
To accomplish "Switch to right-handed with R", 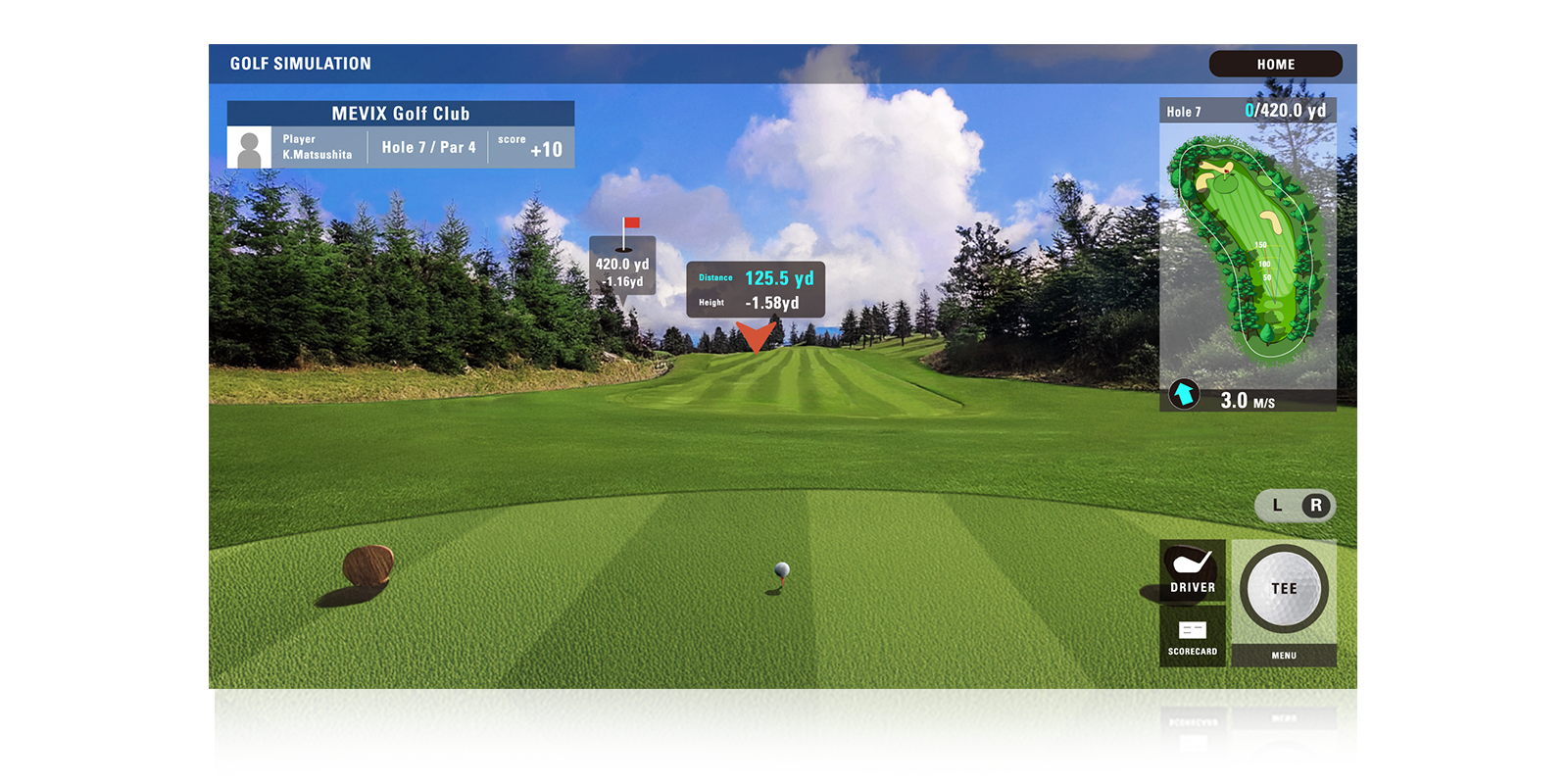I will tap(1316, 506).
